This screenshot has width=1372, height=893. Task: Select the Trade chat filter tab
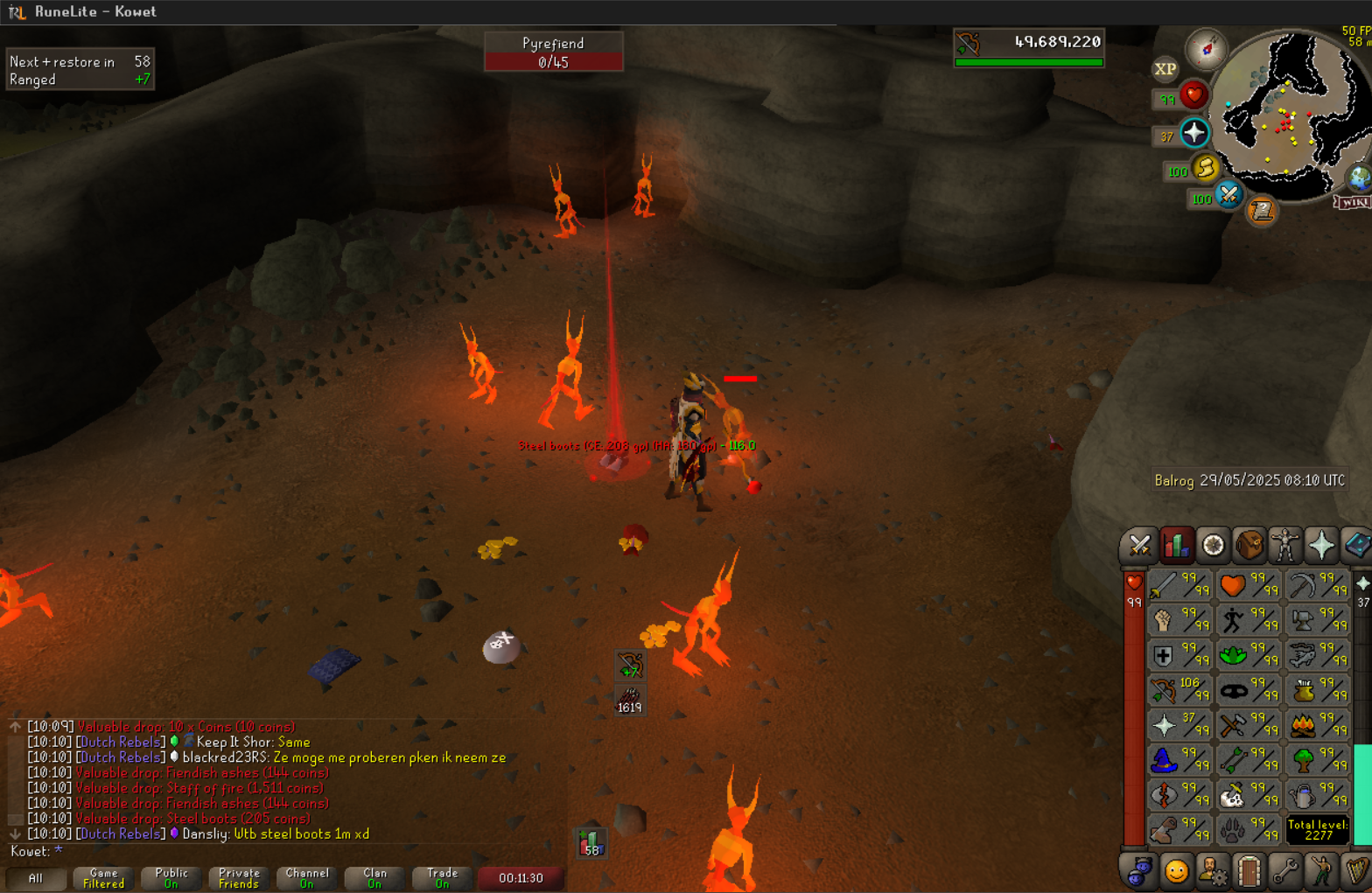(442, 878)
